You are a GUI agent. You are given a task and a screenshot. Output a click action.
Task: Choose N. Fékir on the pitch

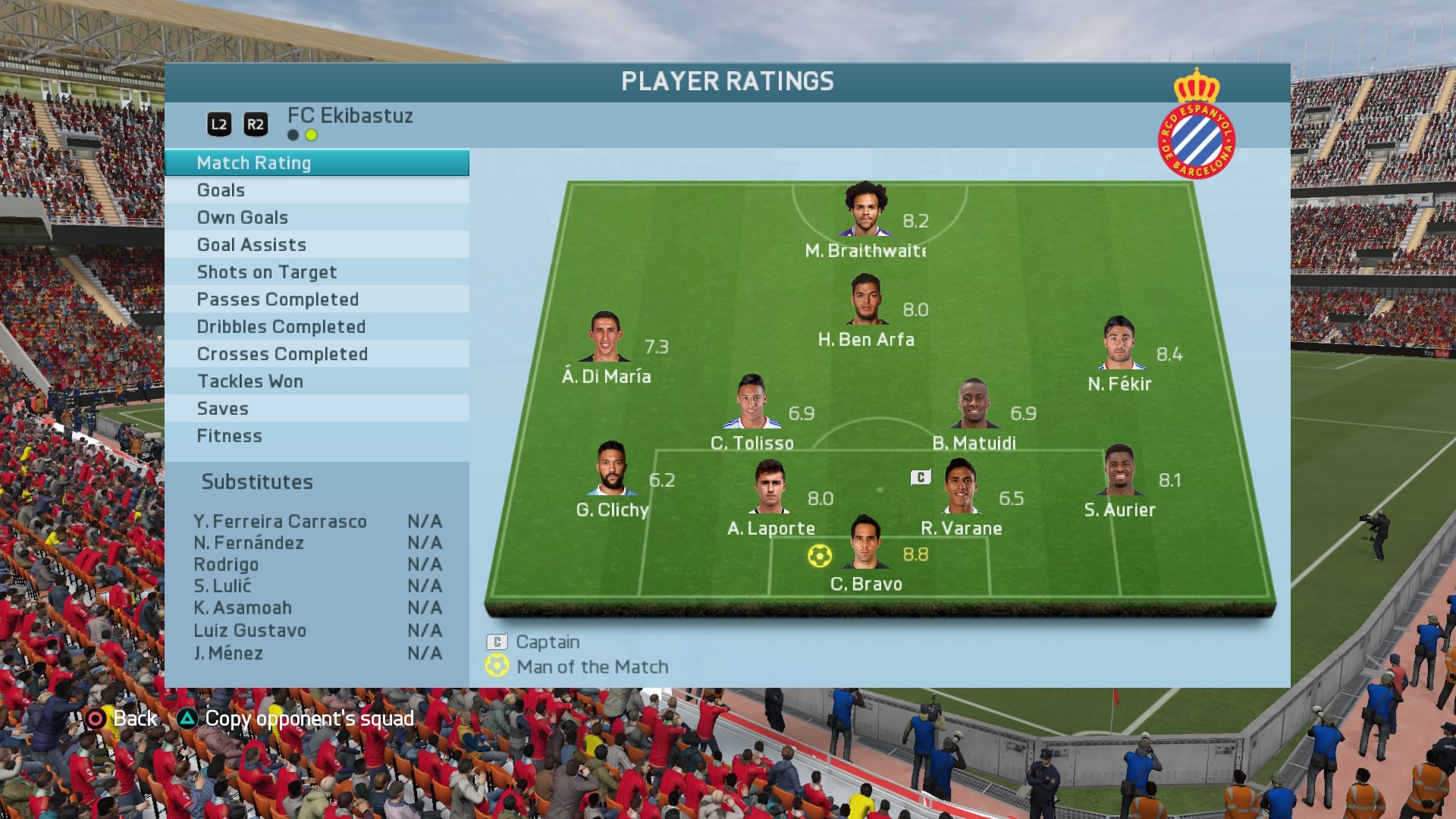1119,343
